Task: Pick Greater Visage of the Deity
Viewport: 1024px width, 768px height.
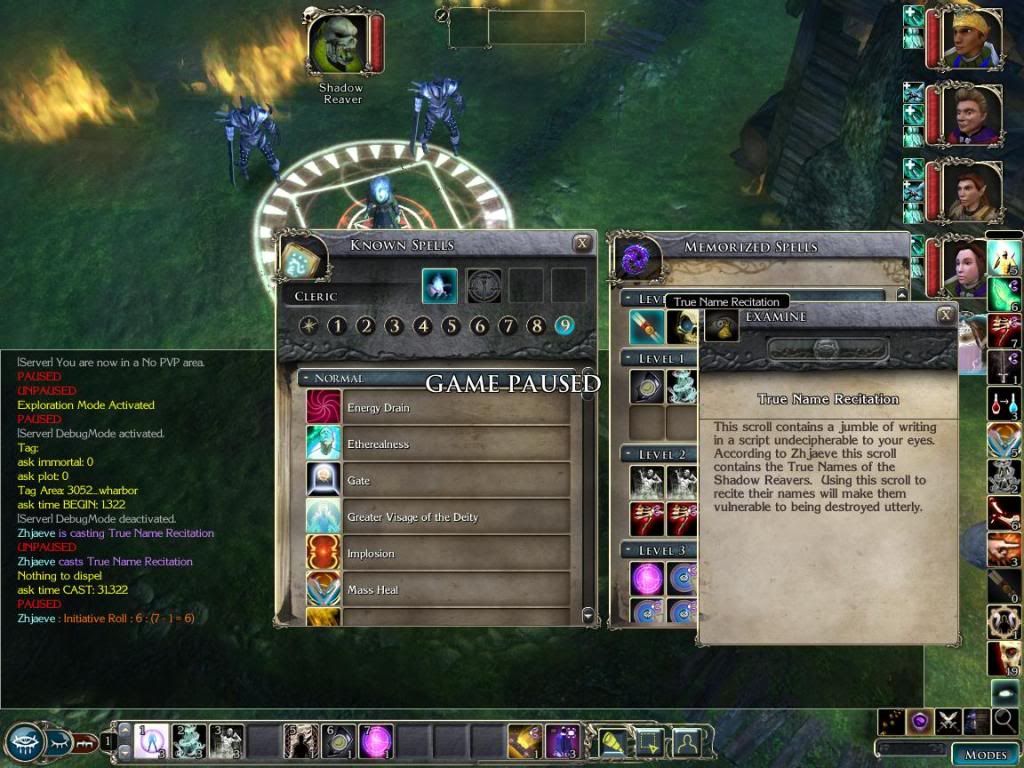Action: tap(439, 517)
